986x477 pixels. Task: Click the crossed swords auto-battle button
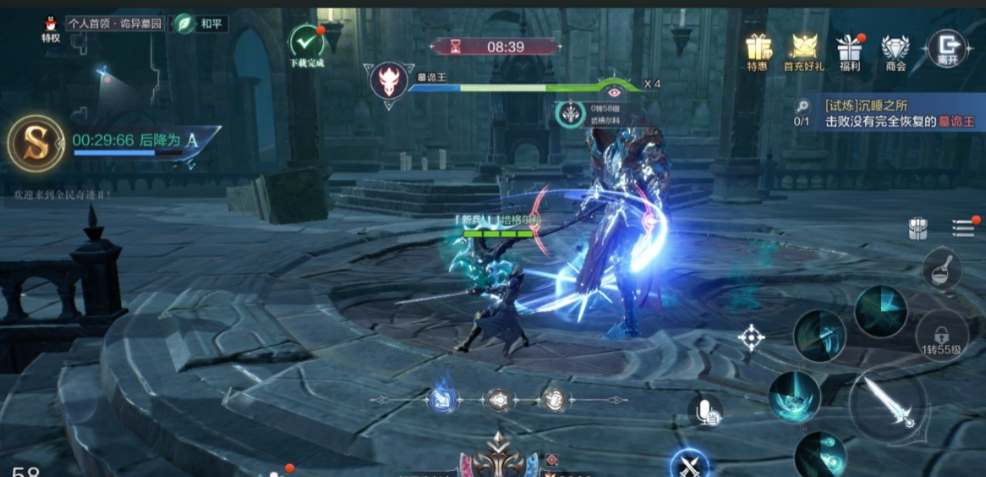tap(689, 464)
